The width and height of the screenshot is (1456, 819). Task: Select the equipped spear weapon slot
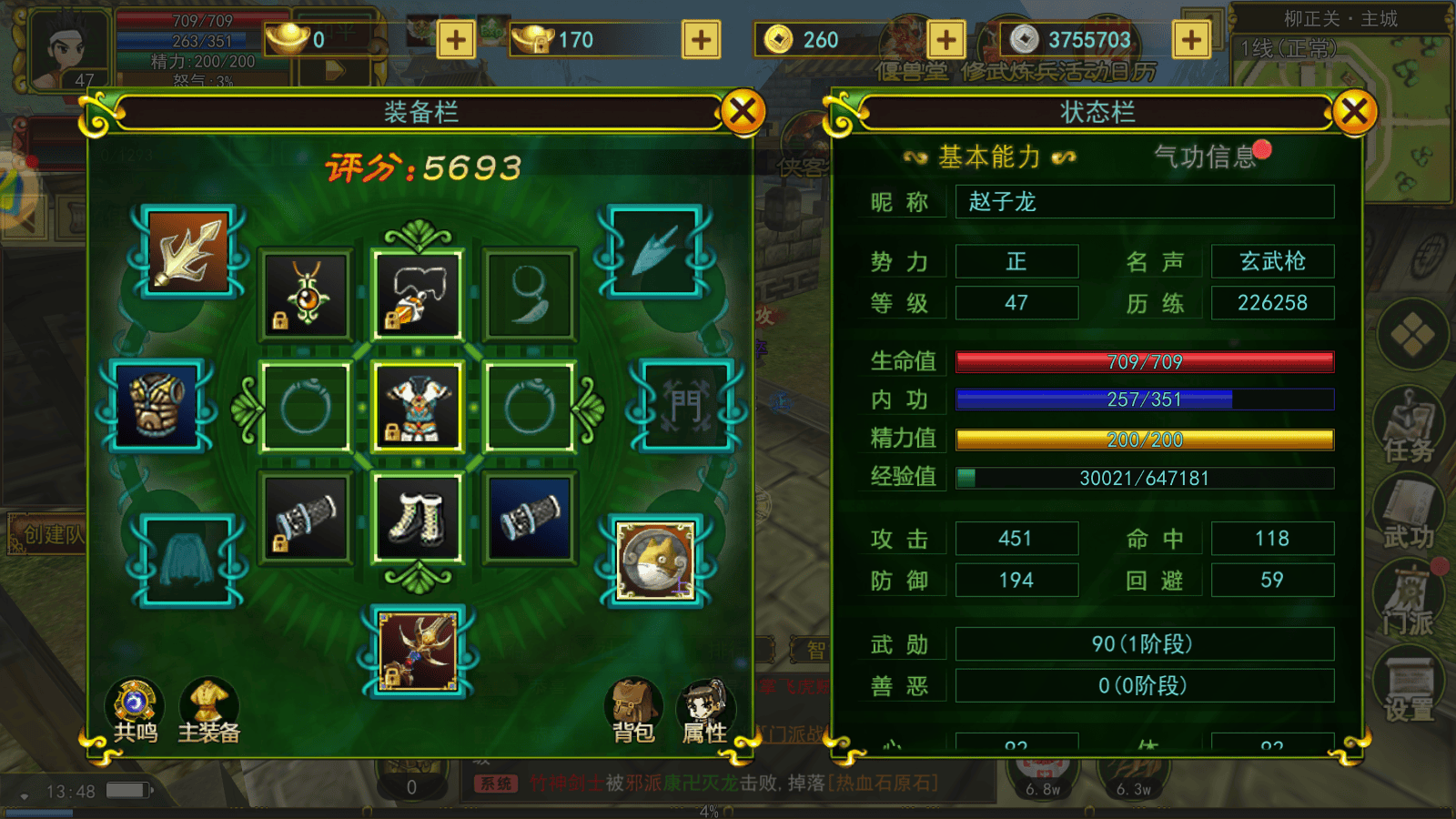[x=188, y=252]
